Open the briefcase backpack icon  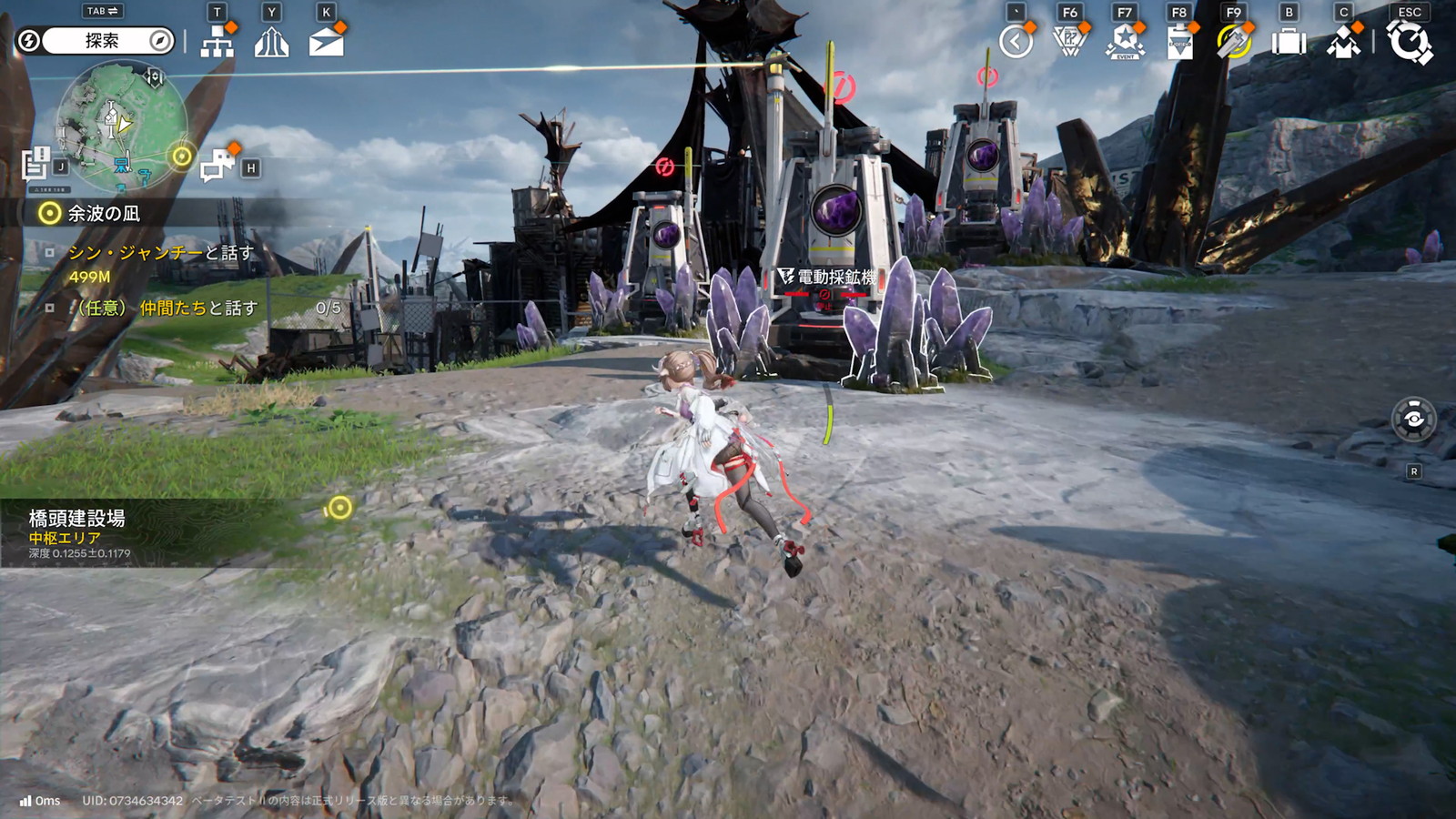1289,42
